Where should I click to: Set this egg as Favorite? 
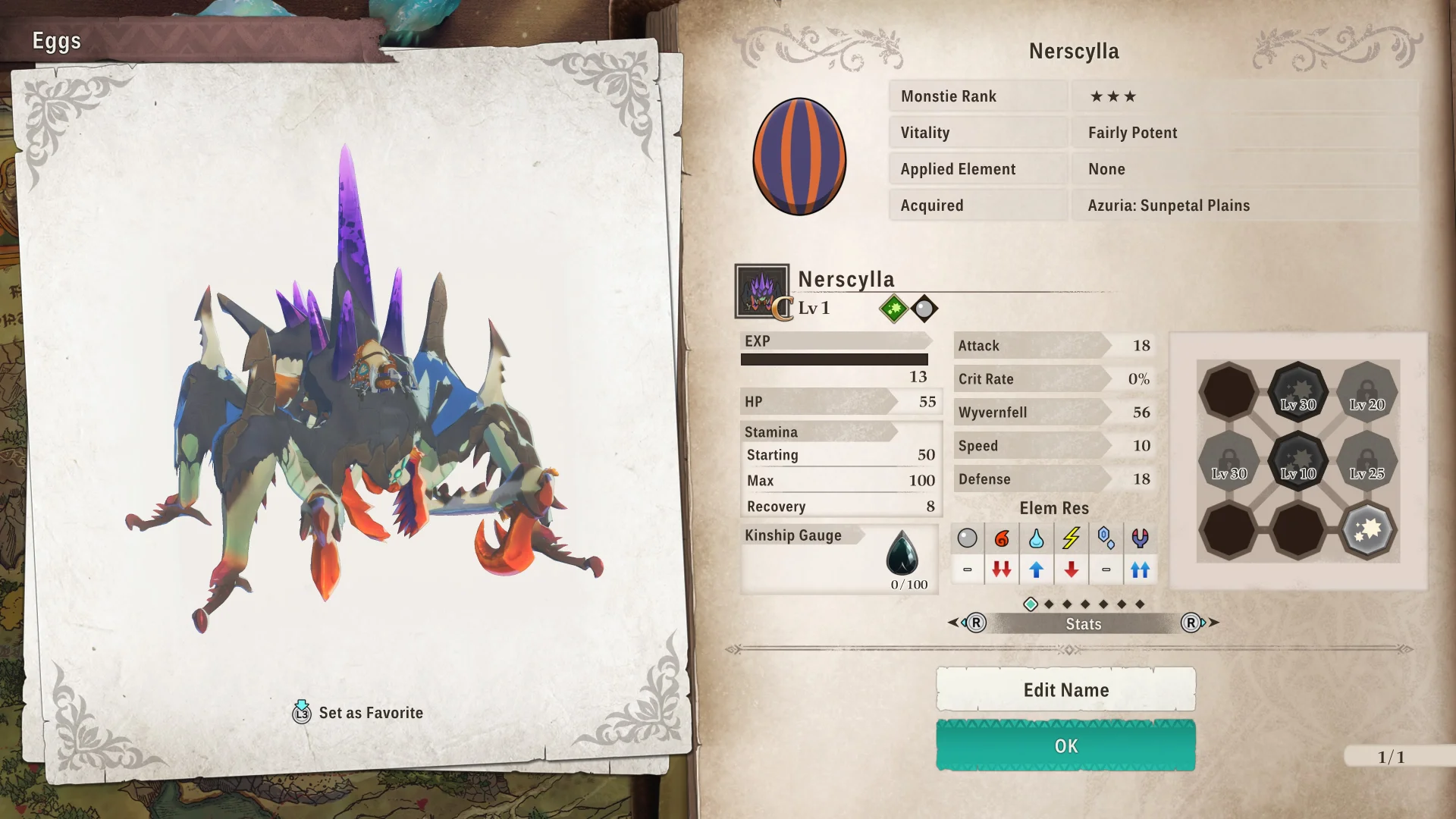coord(358,713)
